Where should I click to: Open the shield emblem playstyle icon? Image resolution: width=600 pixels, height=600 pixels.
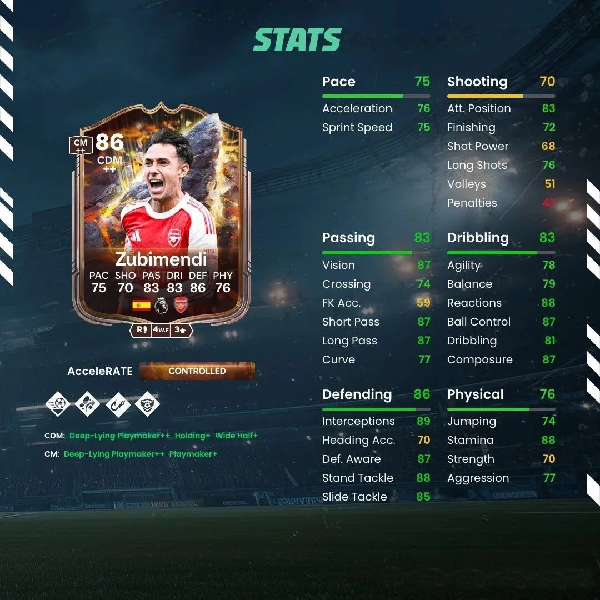[147, 406]
